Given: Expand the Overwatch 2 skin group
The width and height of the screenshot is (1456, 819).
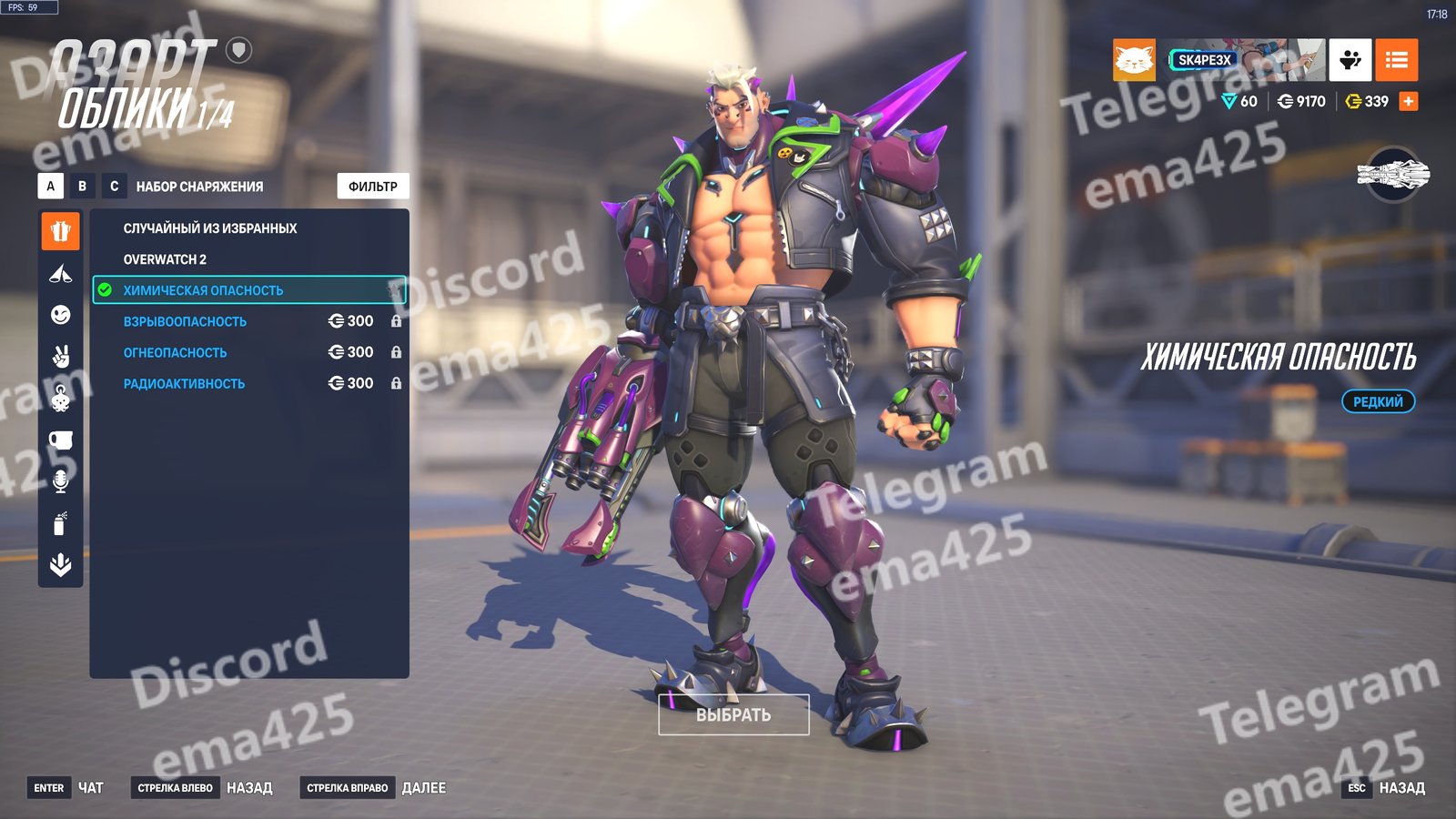Looking at the screenshot, I should [165, 259].
